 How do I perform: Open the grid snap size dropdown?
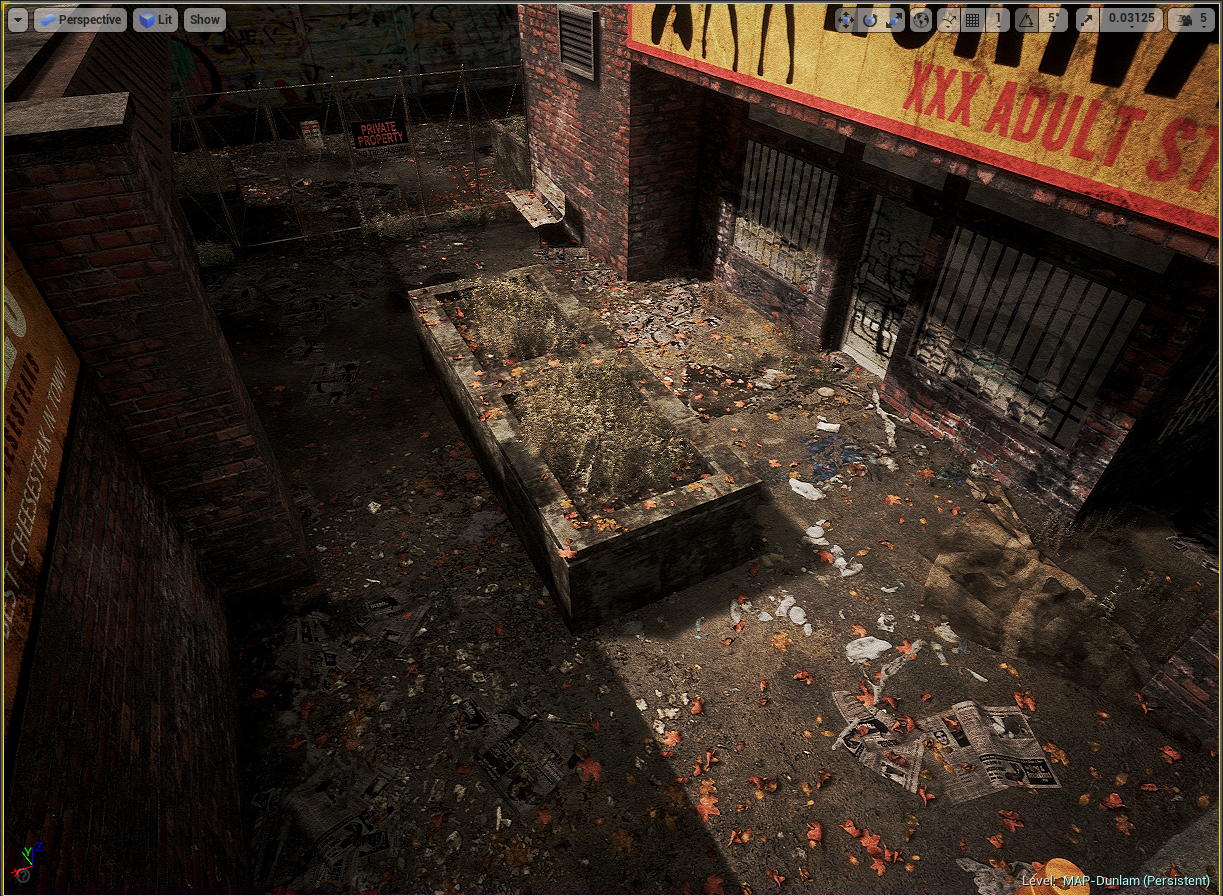998,20
